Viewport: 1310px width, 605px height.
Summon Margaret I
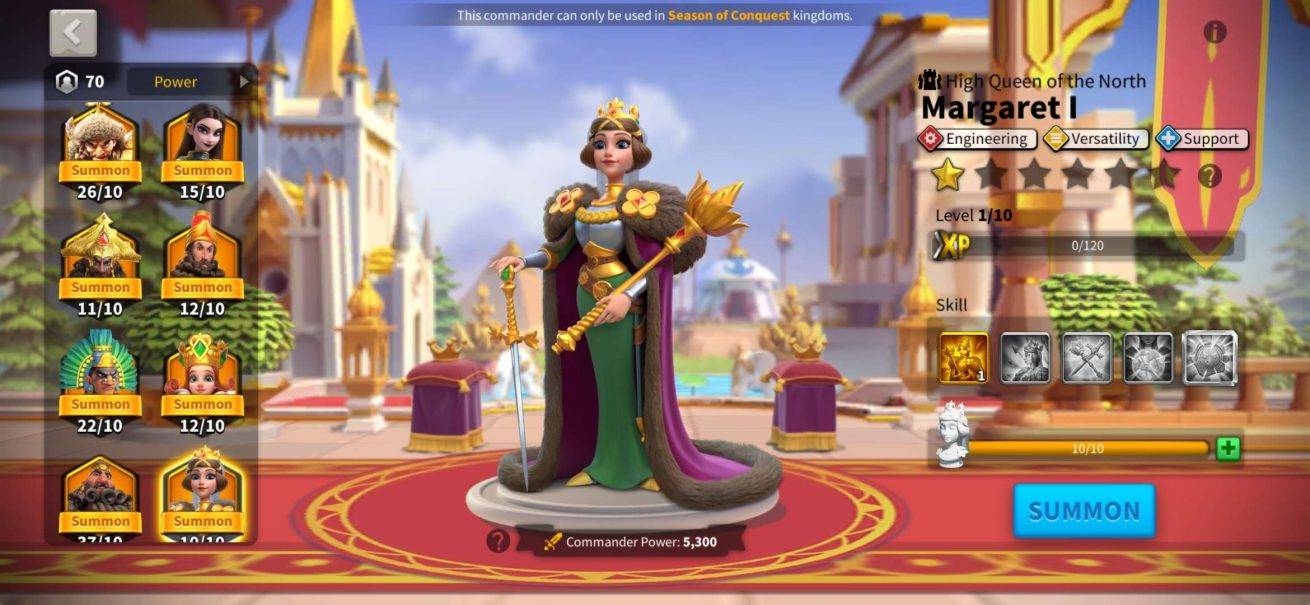pos(1084,511)
